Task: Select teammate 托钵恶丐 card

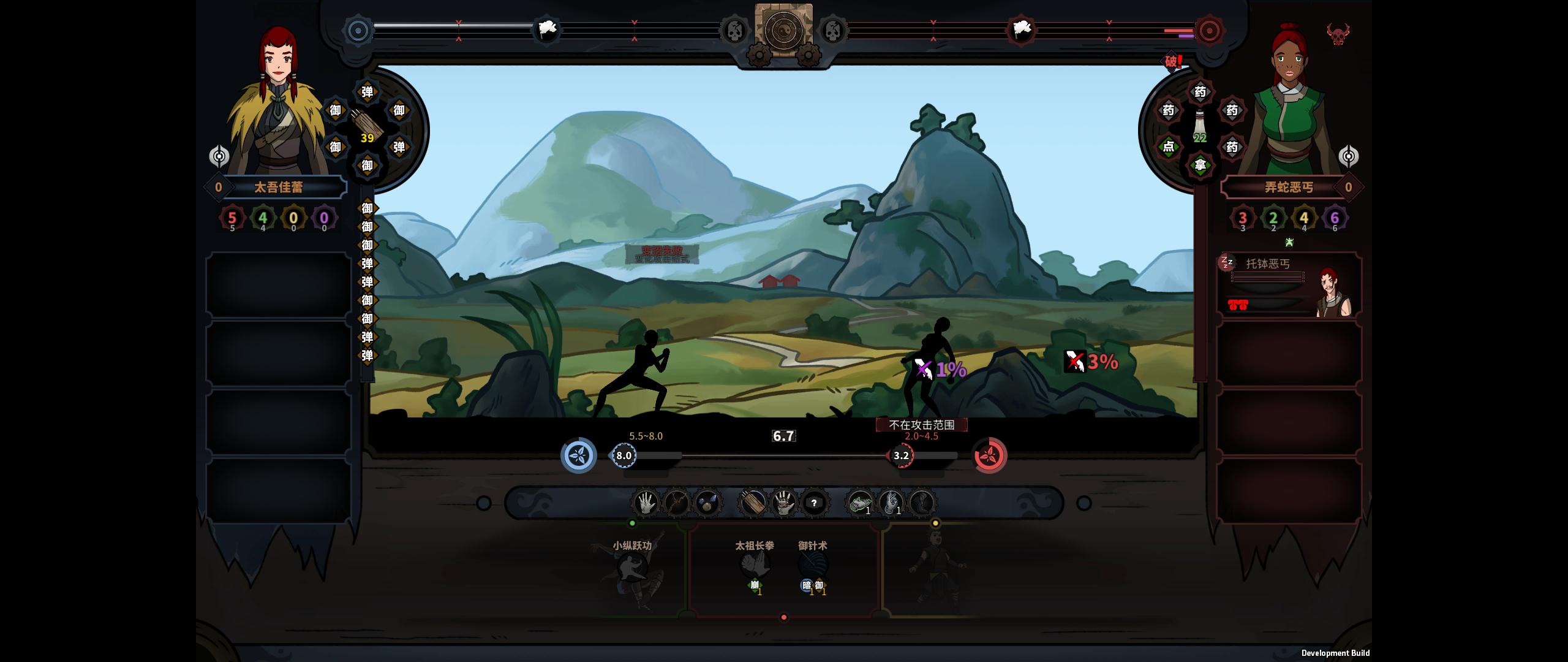Action: point(1289,285)
